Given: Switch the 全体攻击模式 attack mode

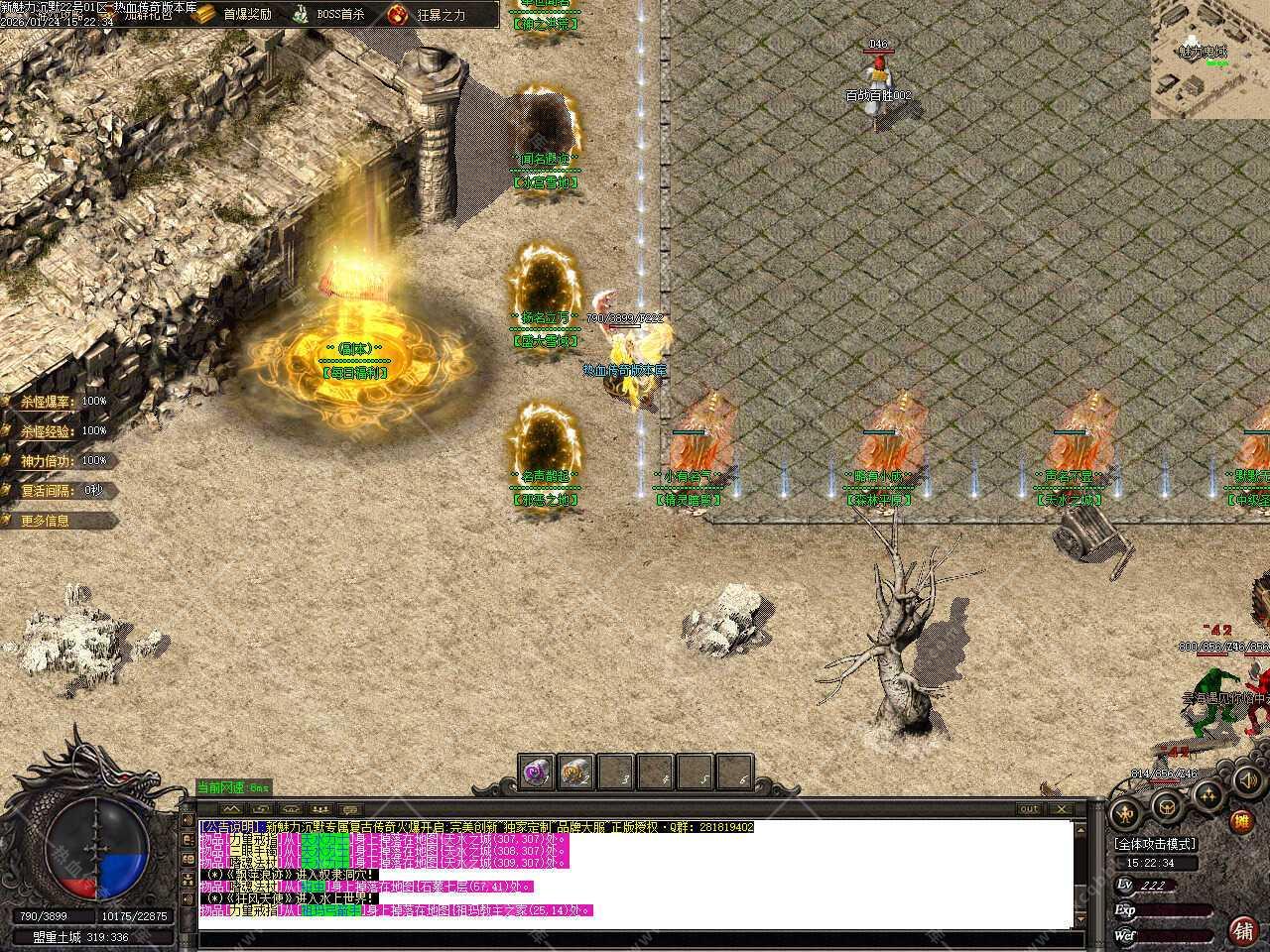Looking at the screenshot, I should (1155, 844).
